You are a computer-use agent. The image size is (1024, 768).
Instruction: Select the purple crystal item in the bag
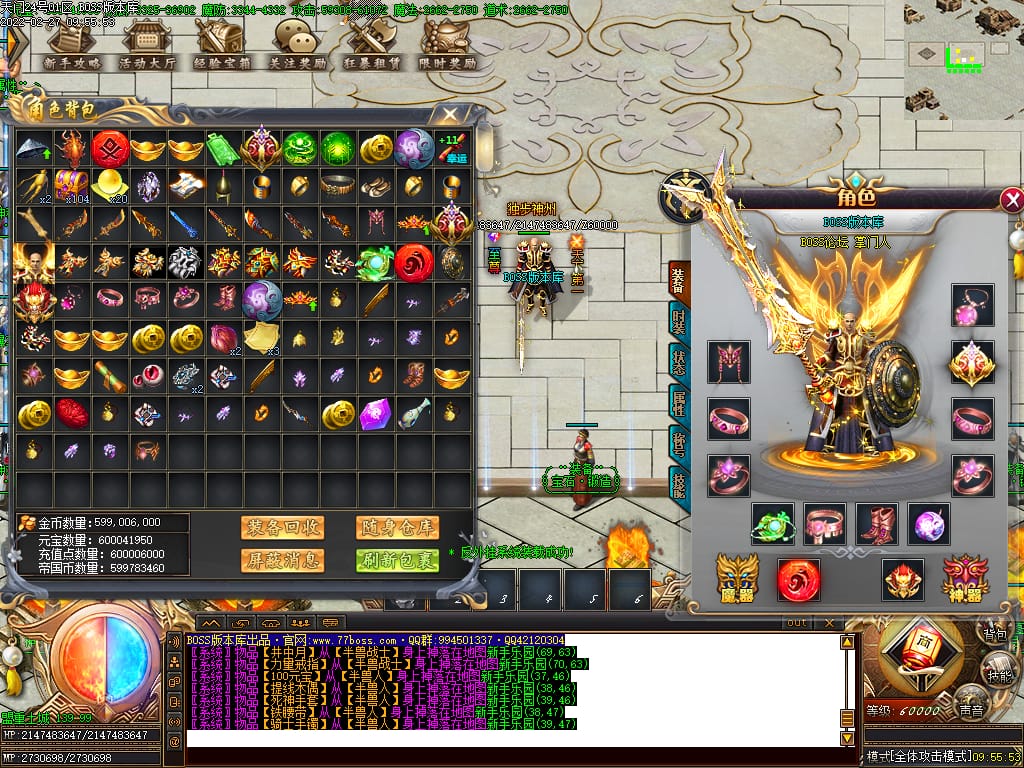(375, 412)
